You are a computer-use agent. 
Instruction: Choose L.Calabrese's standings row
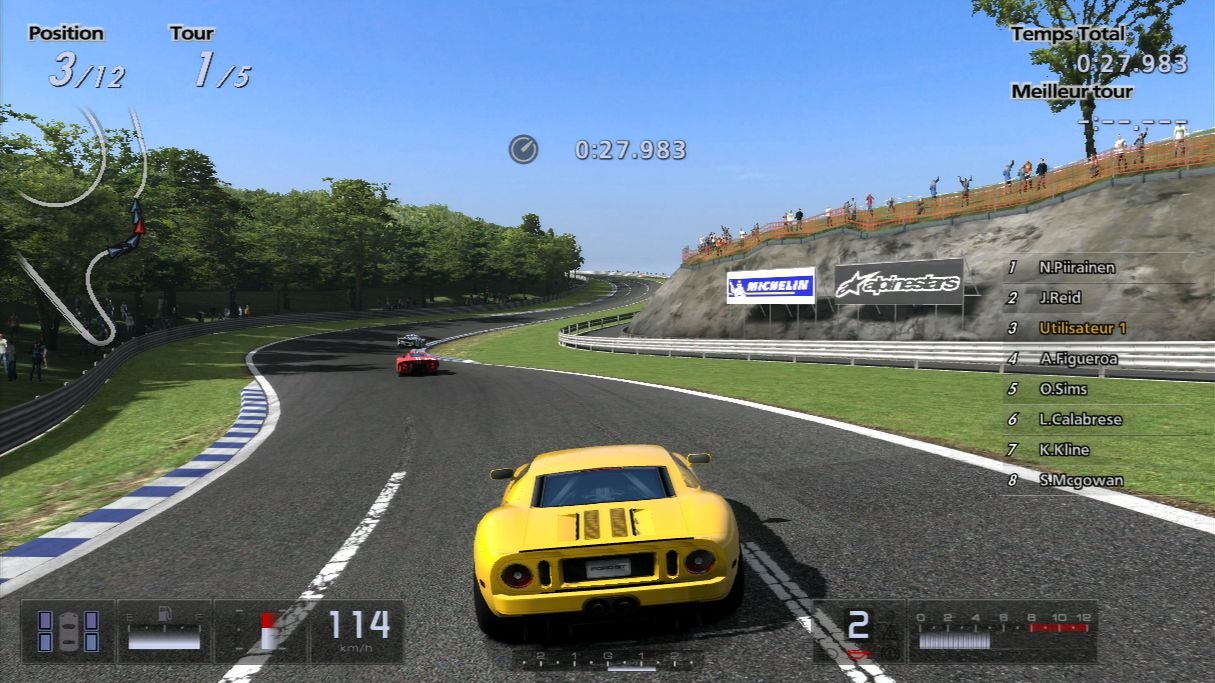pos(1079,419)
